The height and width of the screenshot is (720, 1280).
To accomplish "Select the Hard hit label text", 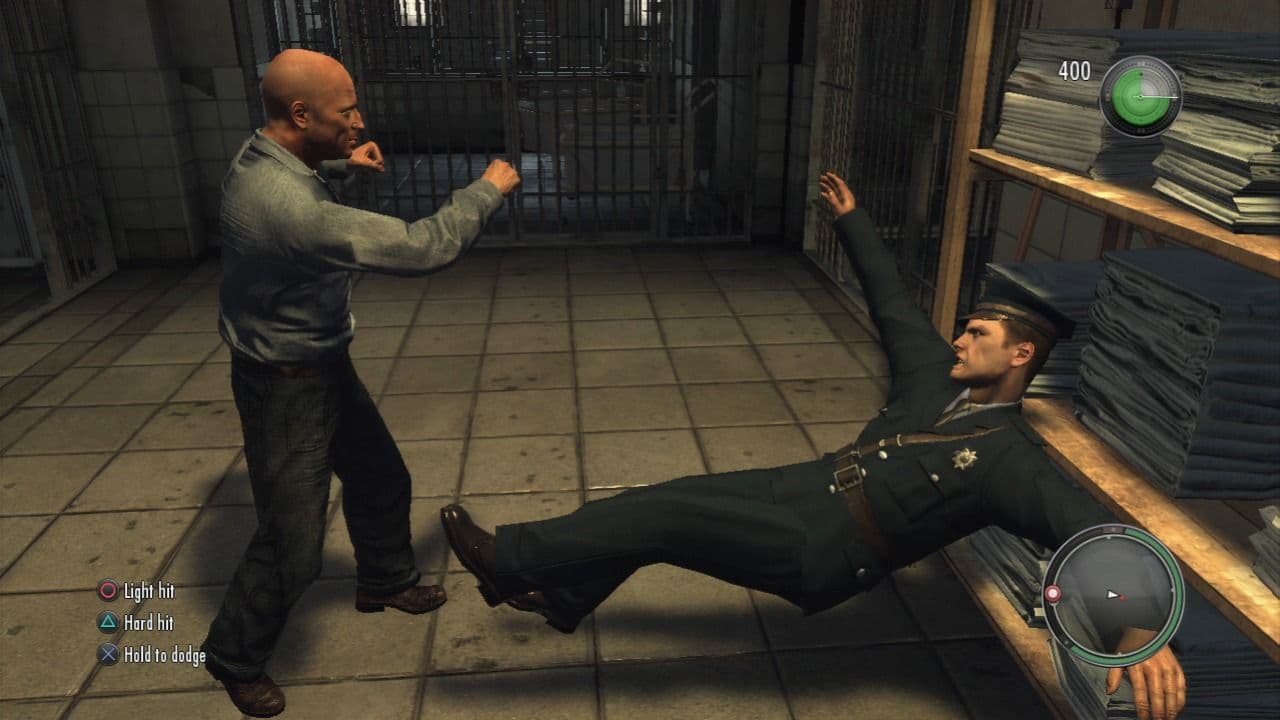I will (x=151, y=622).
